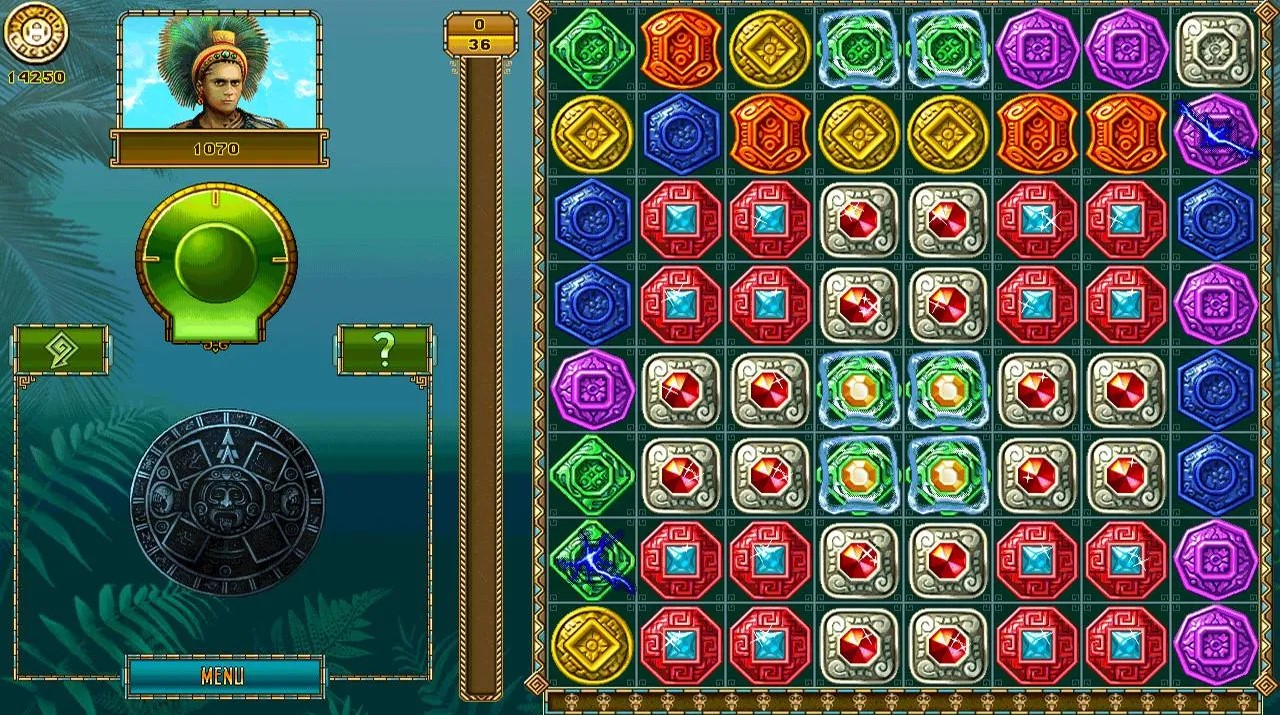Select the purple tile left of the white stone tile
This screenshot has height=715, width=1280.
pos(1126,48)
